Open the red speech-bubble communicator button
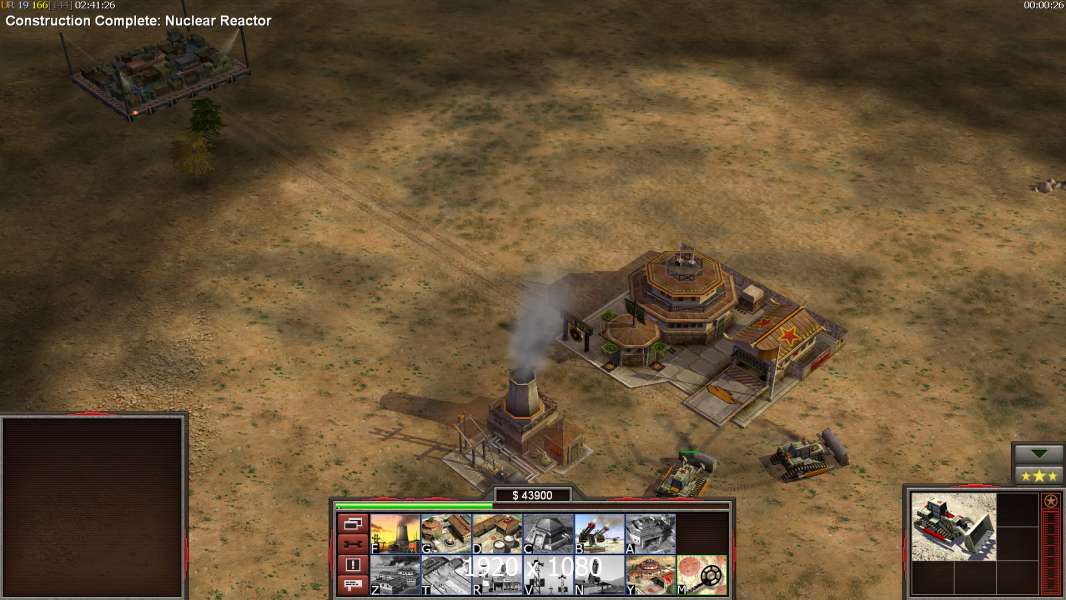This screenshot has width=1066, height=600. [x=352, y=586]
